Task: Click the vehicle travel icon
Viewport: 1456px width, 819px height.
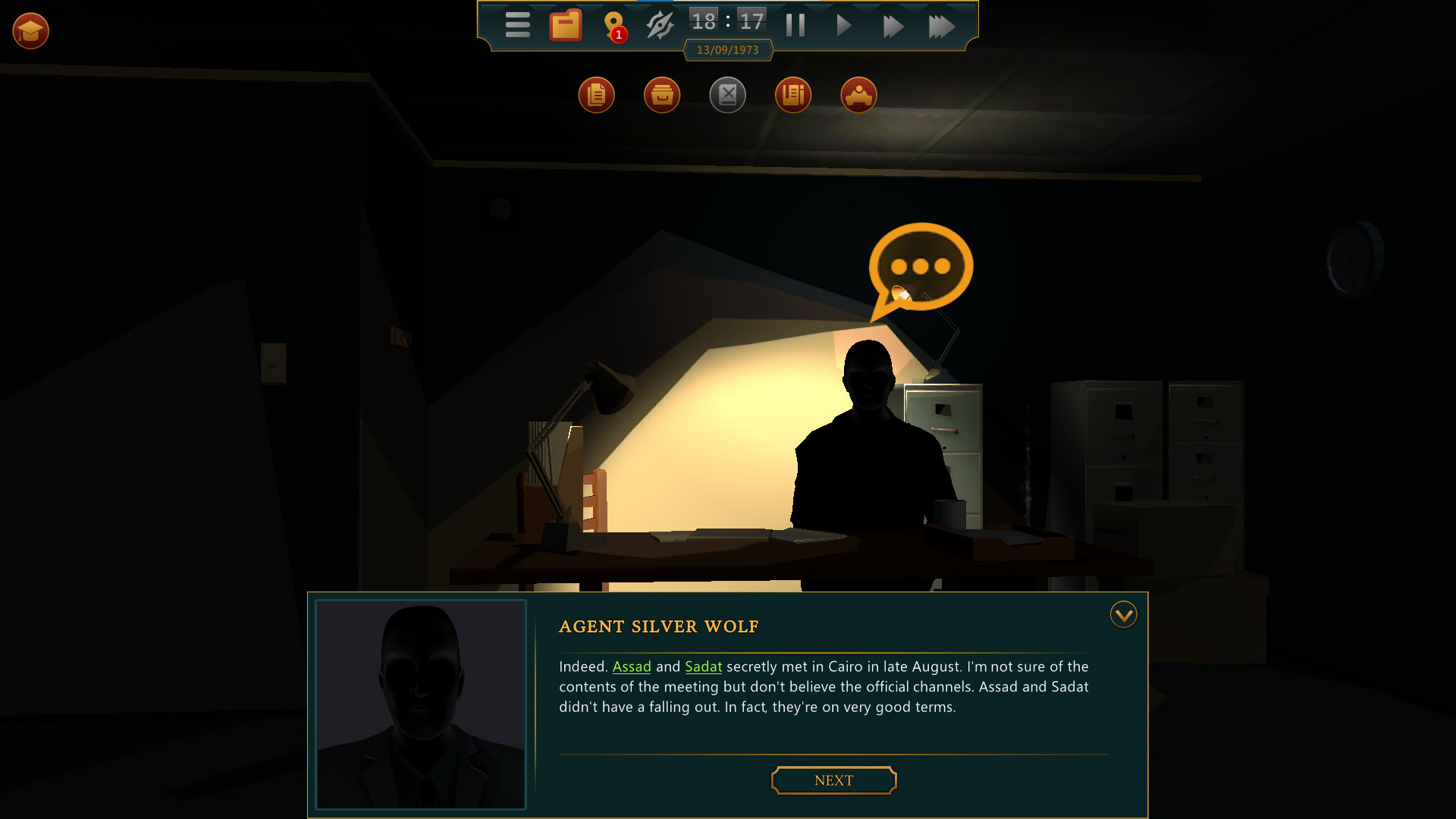Action: (859, 95)
